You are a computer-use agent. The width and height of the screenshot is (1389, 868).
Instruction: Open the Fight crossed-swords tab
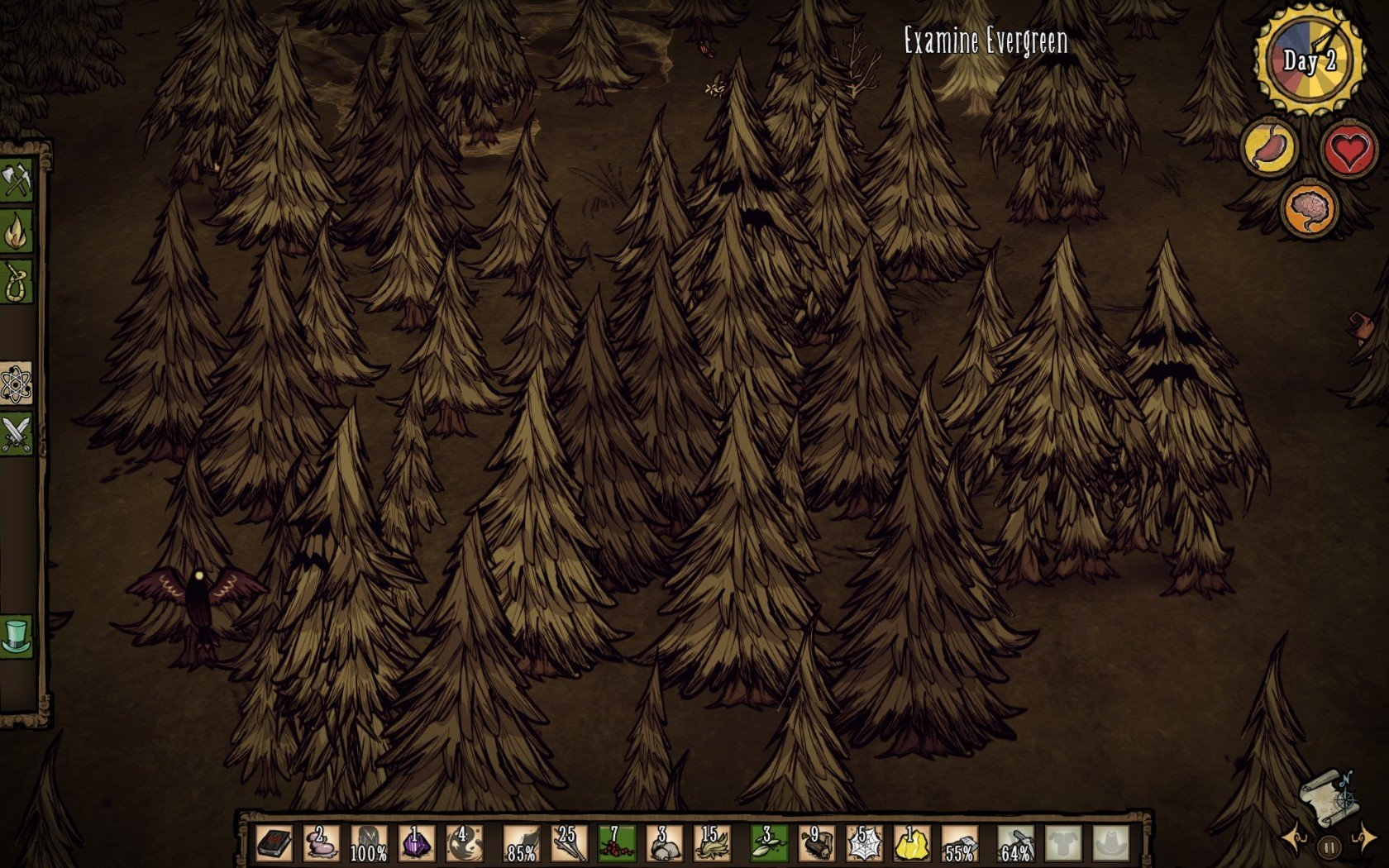[x=17, y=433]
